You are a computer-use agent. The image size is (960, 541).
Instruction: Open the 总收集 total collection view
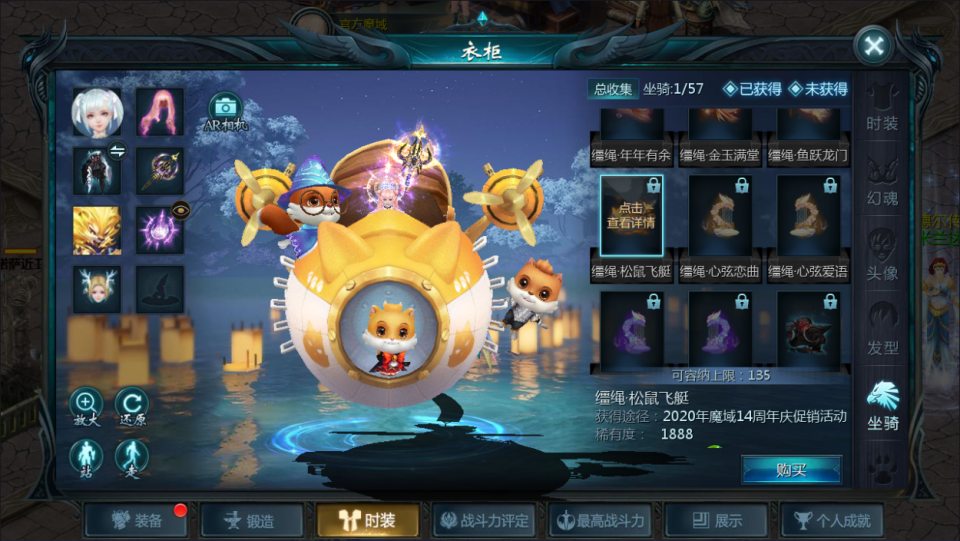point(613,89)
